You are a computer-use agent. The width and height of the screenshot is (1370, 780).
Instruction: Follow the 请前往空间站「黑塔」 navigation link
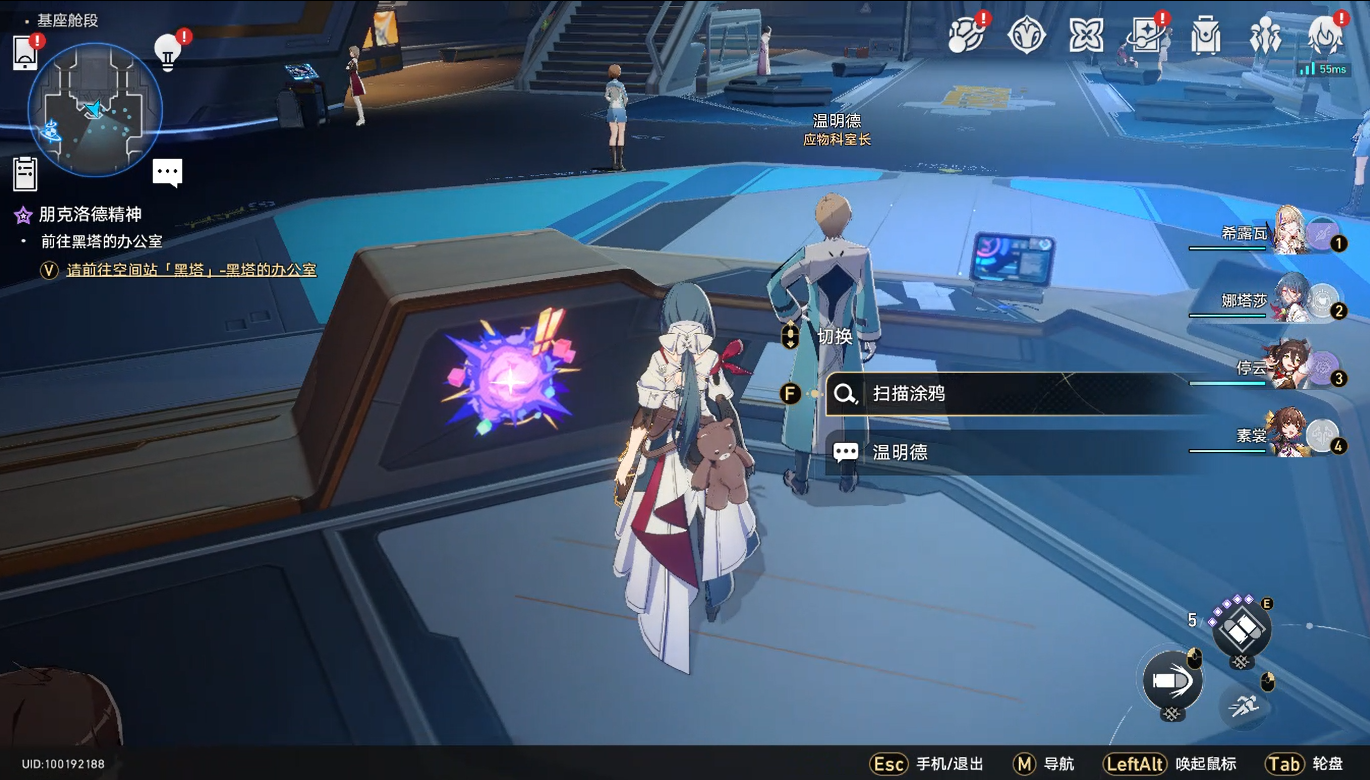[191, 270]
